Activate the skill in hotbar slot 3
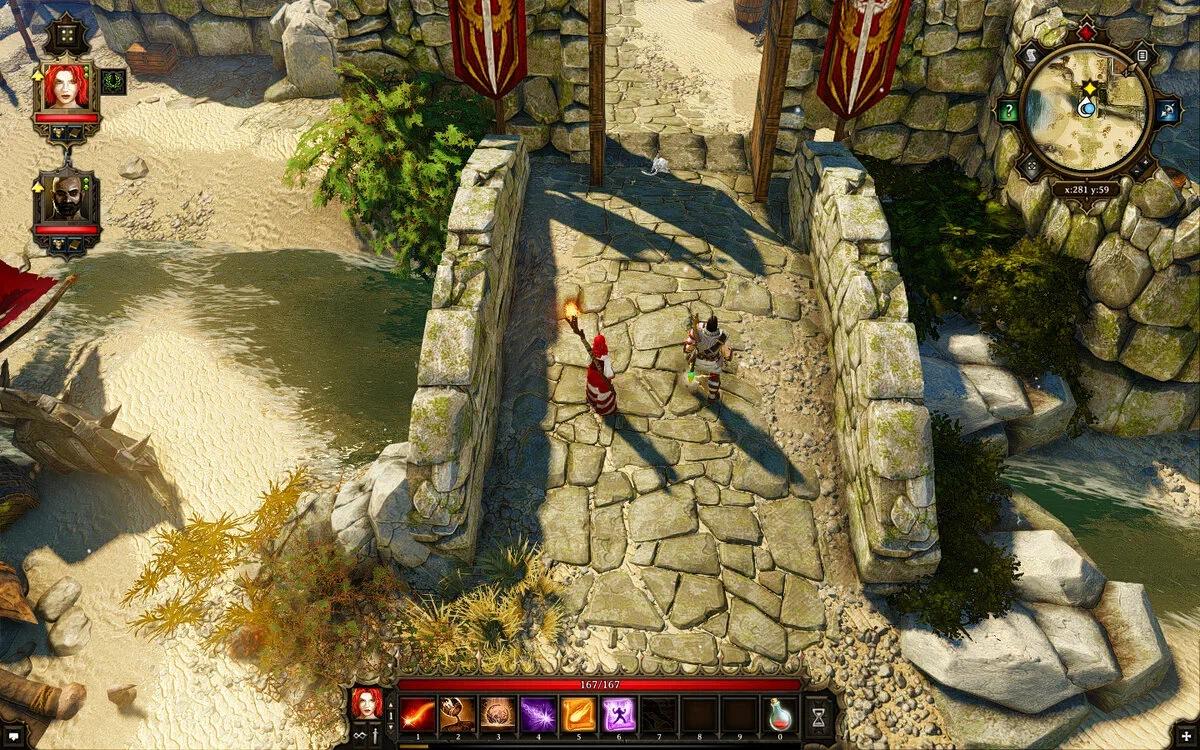This screenshot has height=750, width=1200. [498, 714]
